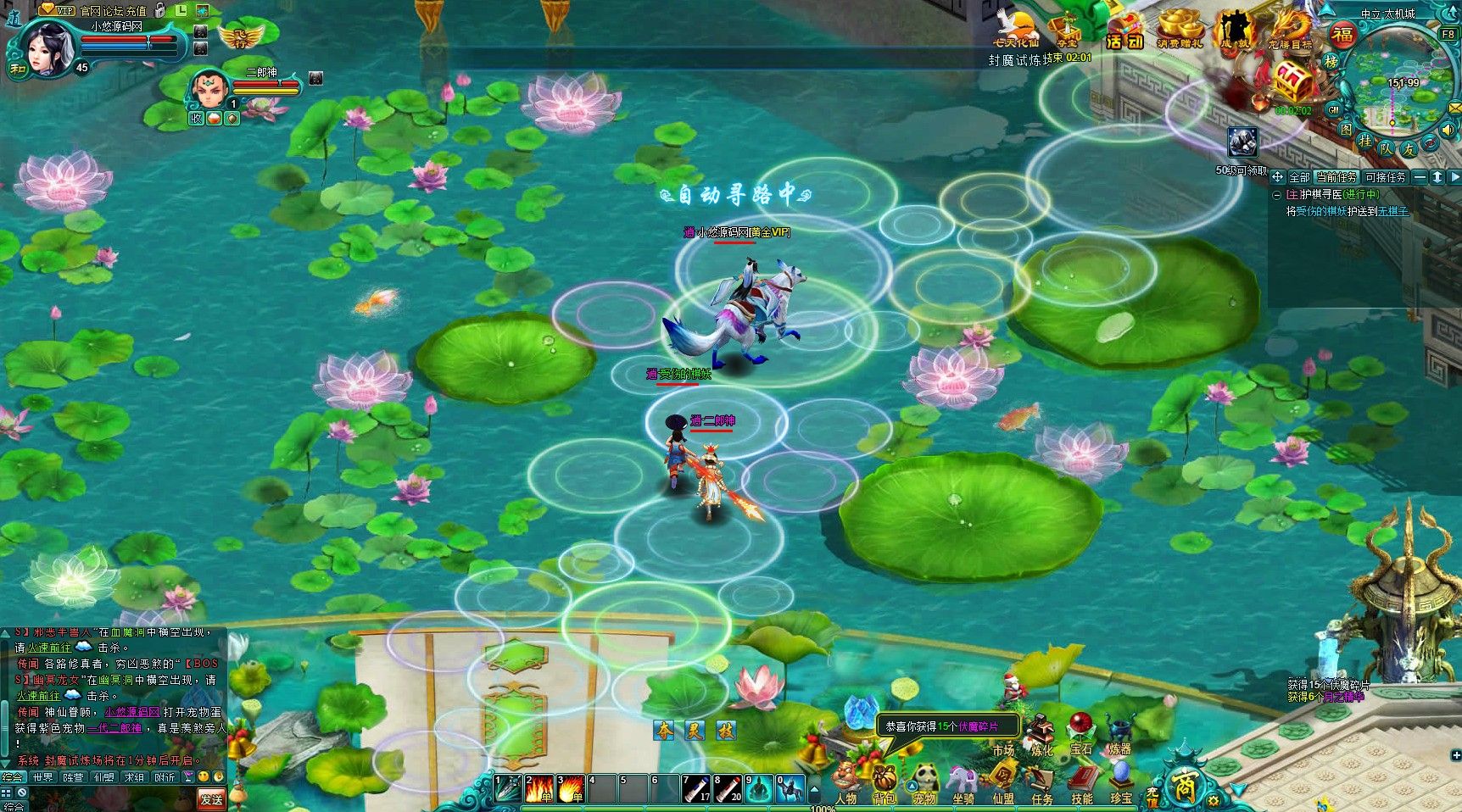Toggle the sound speaker button near minimap
This screenshot has height=812, width=1462.
(1448, 130)
